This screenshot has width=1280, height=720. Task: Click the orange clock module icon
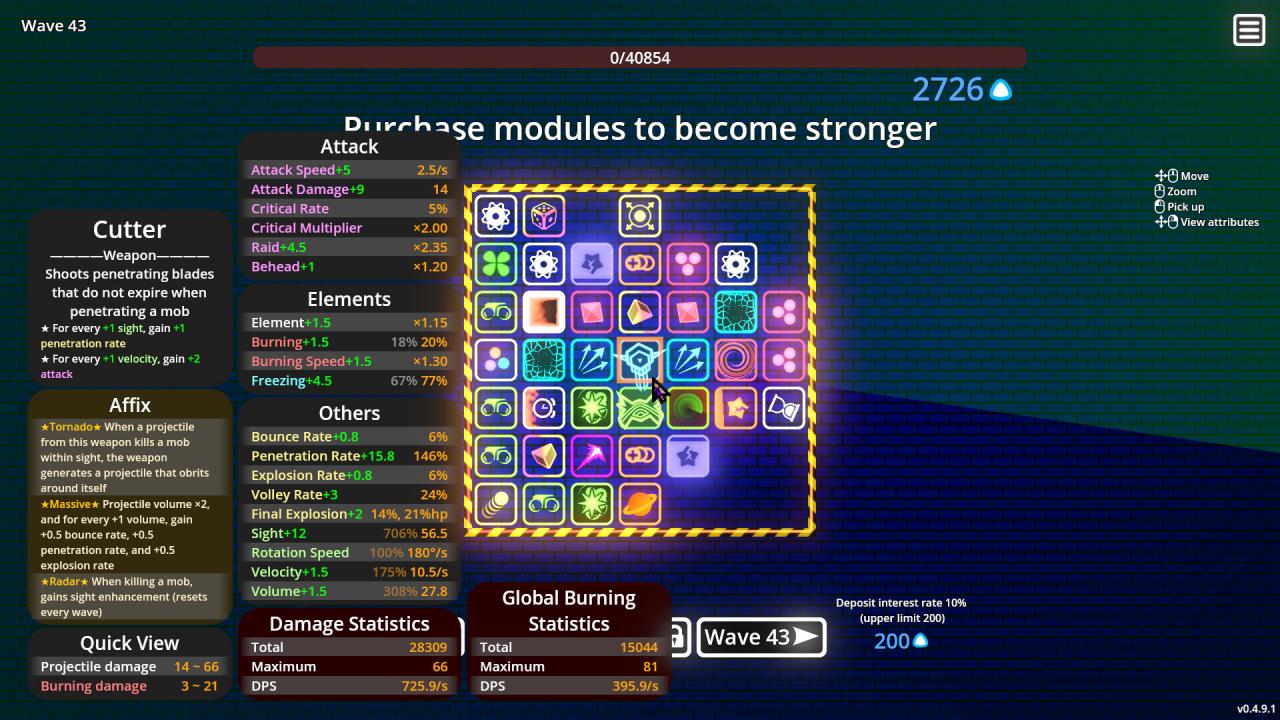544,408
